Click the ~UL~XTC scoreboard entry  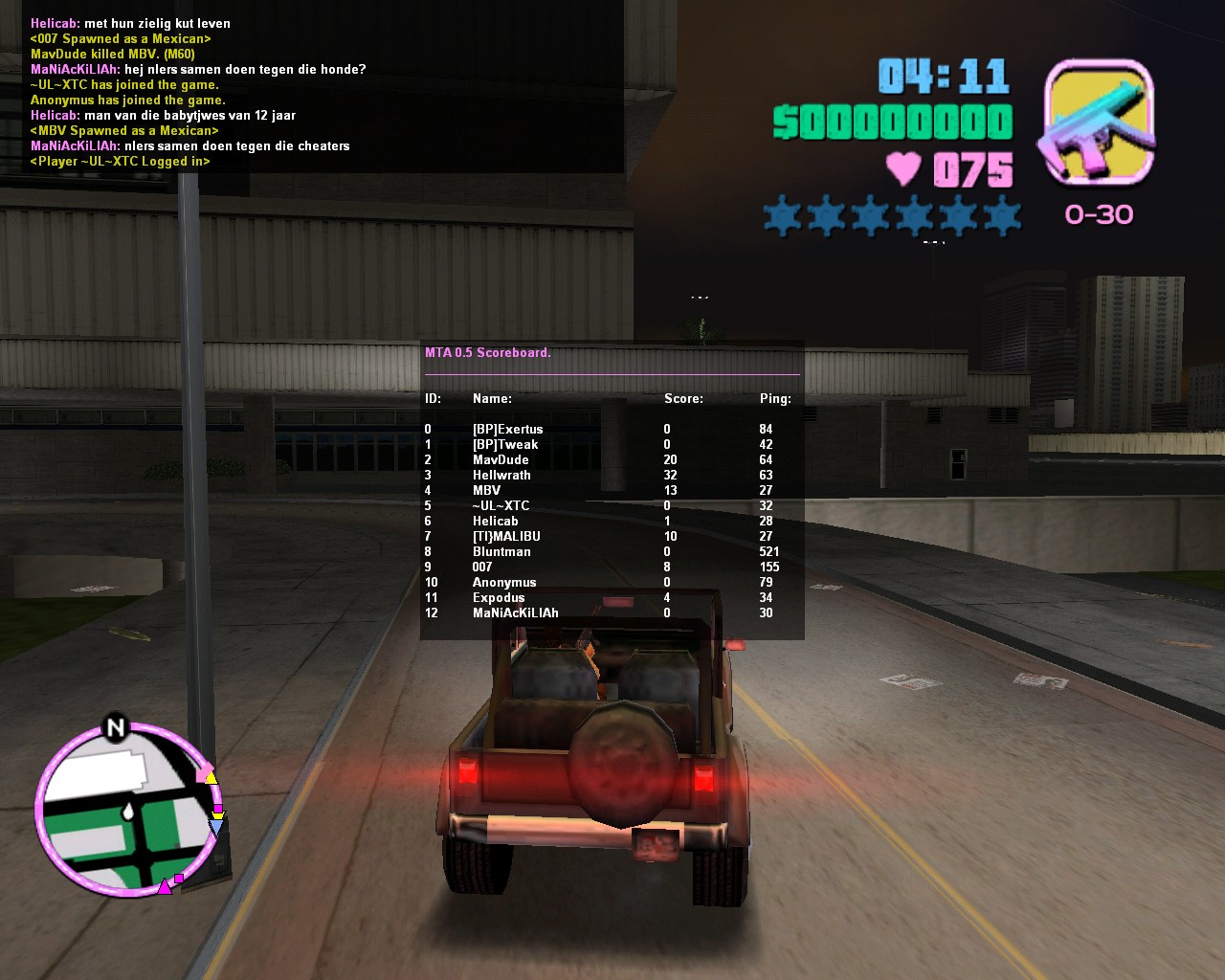(501, 506)
